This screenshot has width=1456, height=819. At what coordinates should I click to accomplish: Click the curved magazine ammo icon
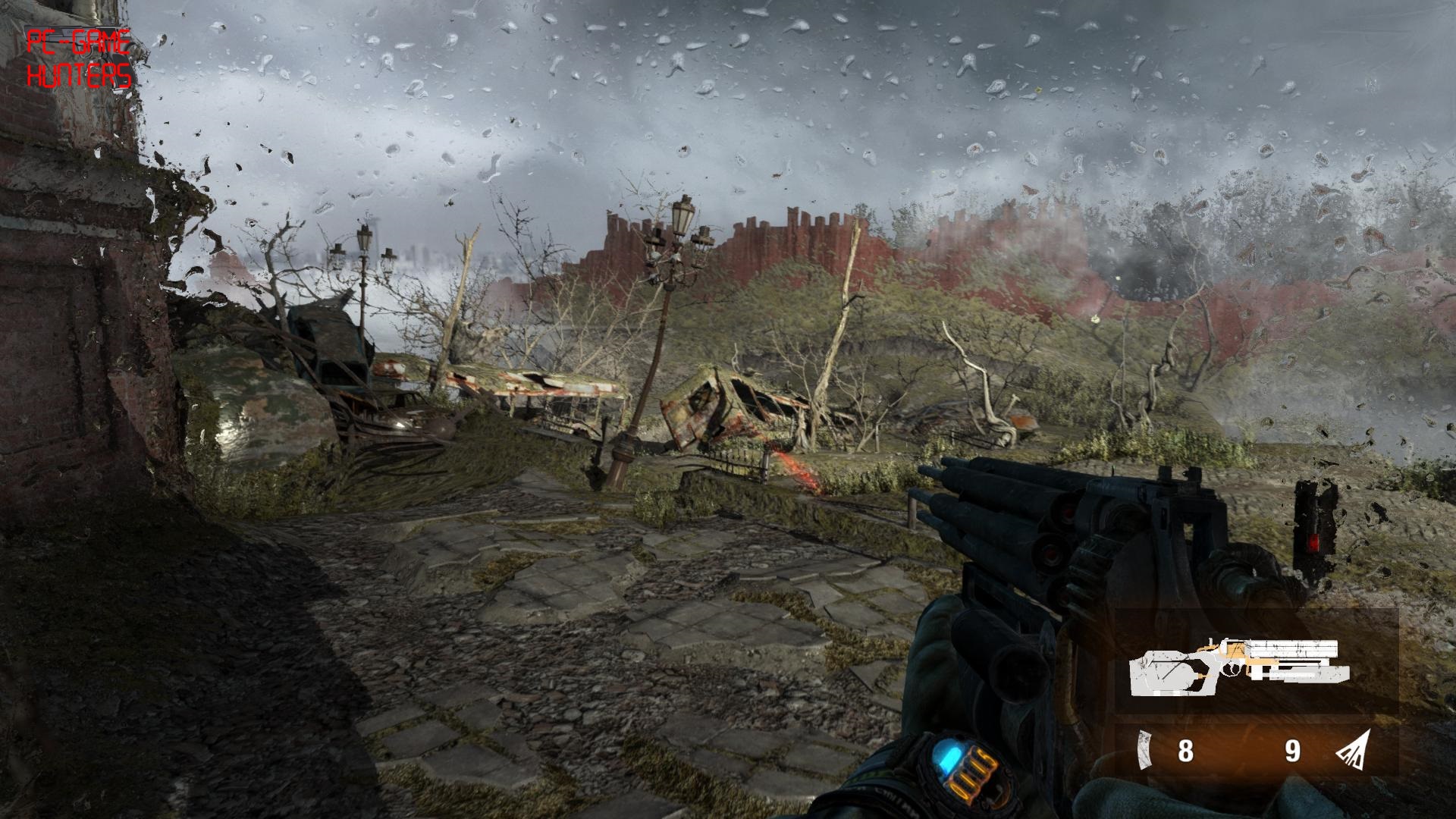click(1144, 751)
